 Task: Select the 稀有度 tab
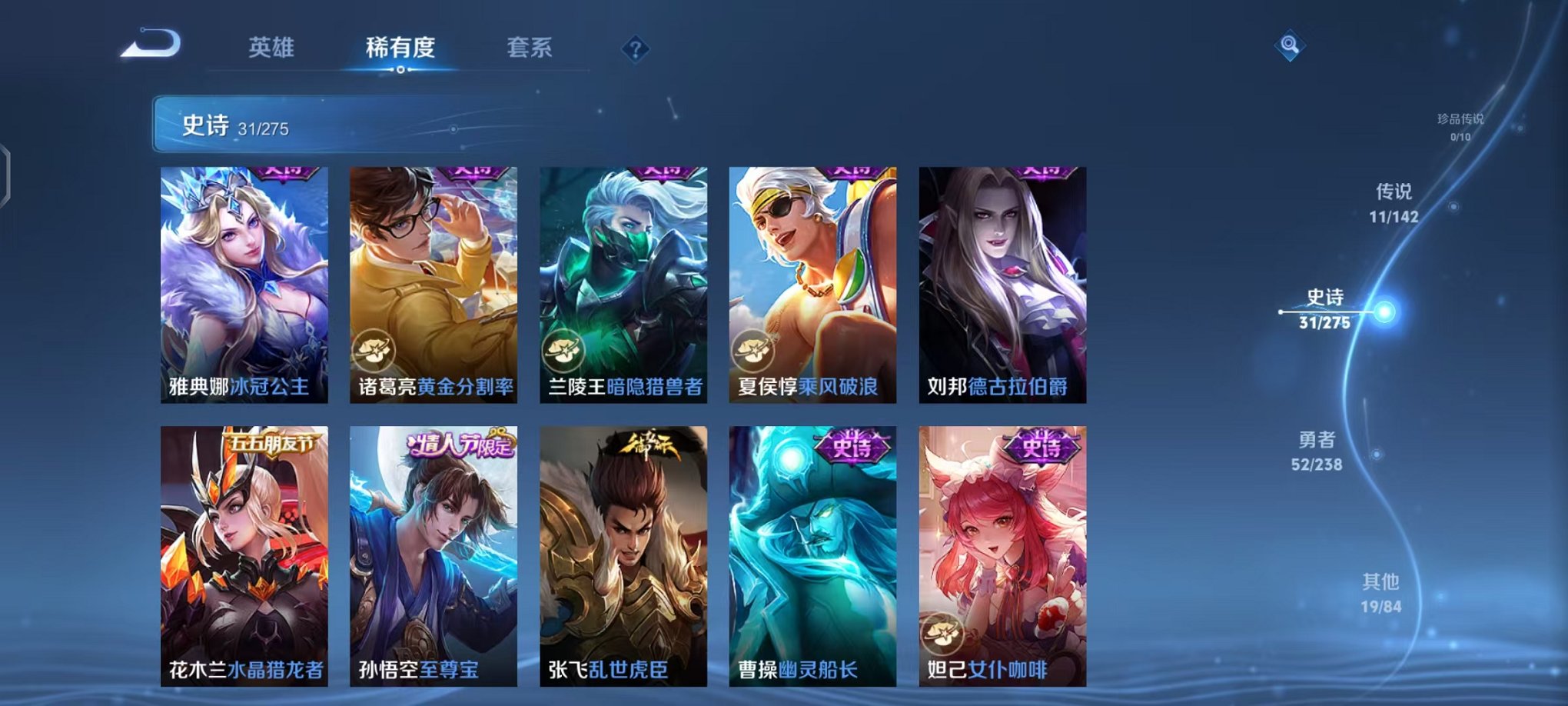tap(399, 48)
